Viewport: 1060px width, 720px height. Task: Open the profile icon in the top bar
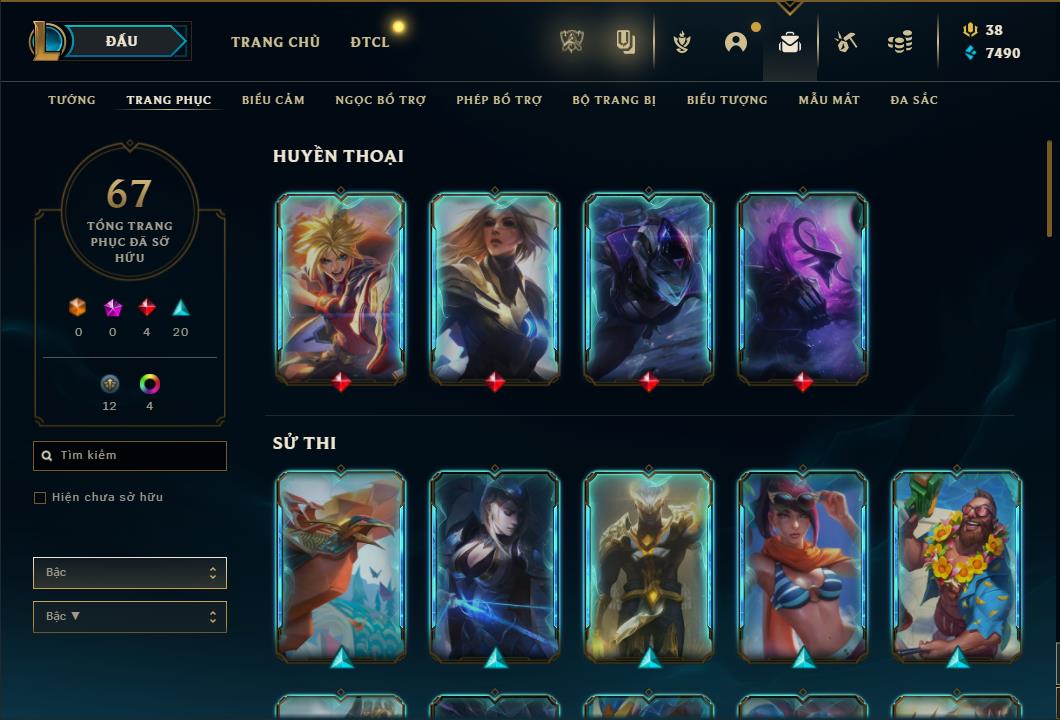pos(736,42)
